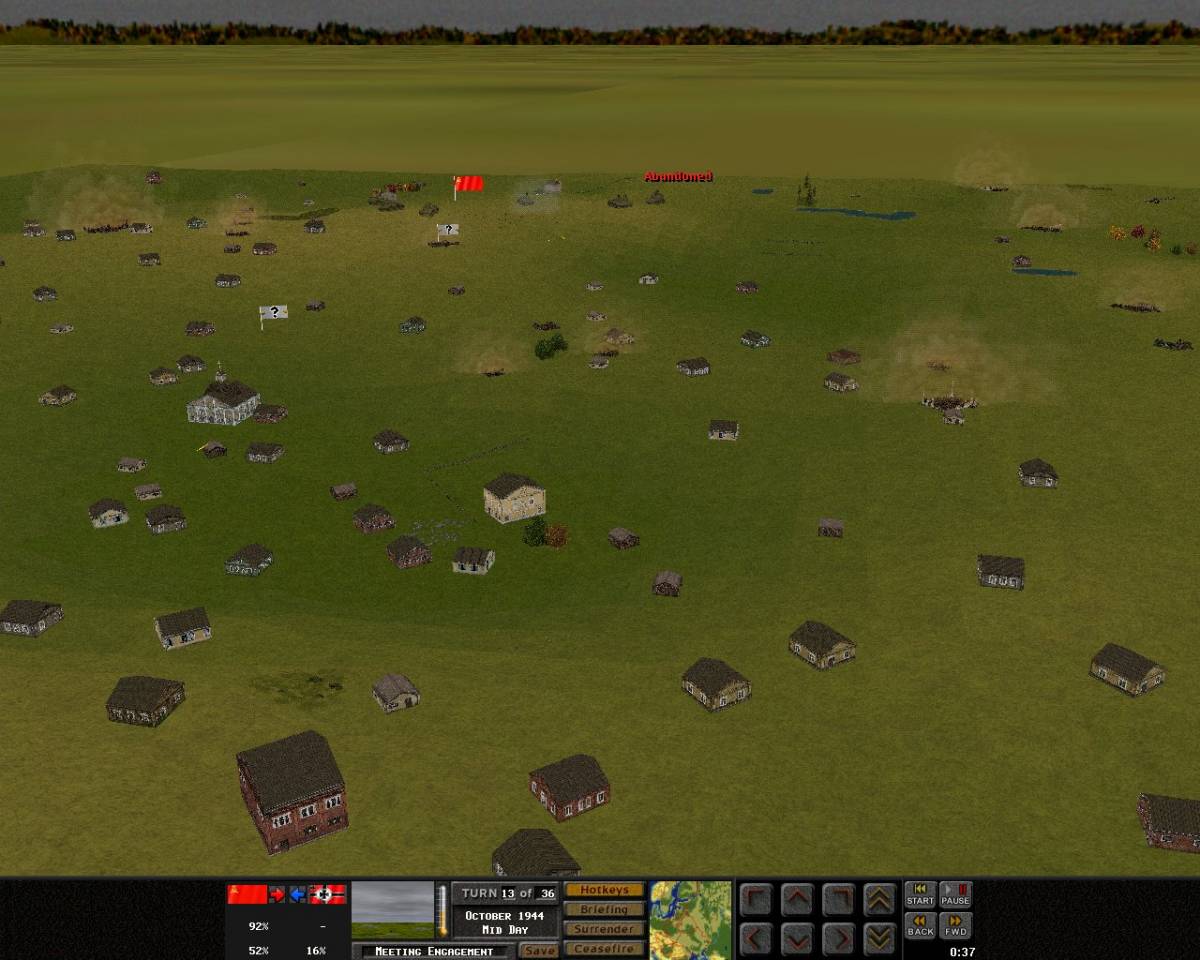1200x960 pixels.
Task: Pause the turn playback
Action: pyautogui.click(x=955, y=895)
